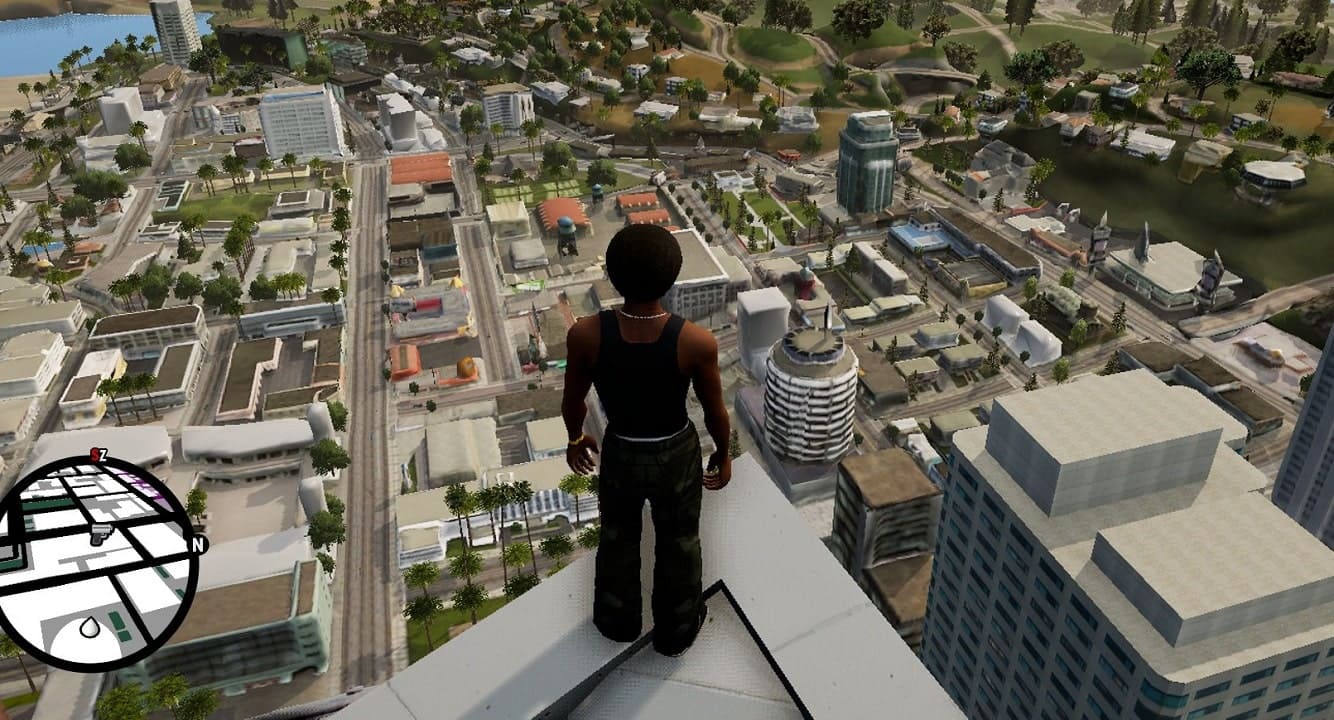Click the N north indicator on the radar
This screenshot has height=720, width=1334.
(x=200, y=547)
